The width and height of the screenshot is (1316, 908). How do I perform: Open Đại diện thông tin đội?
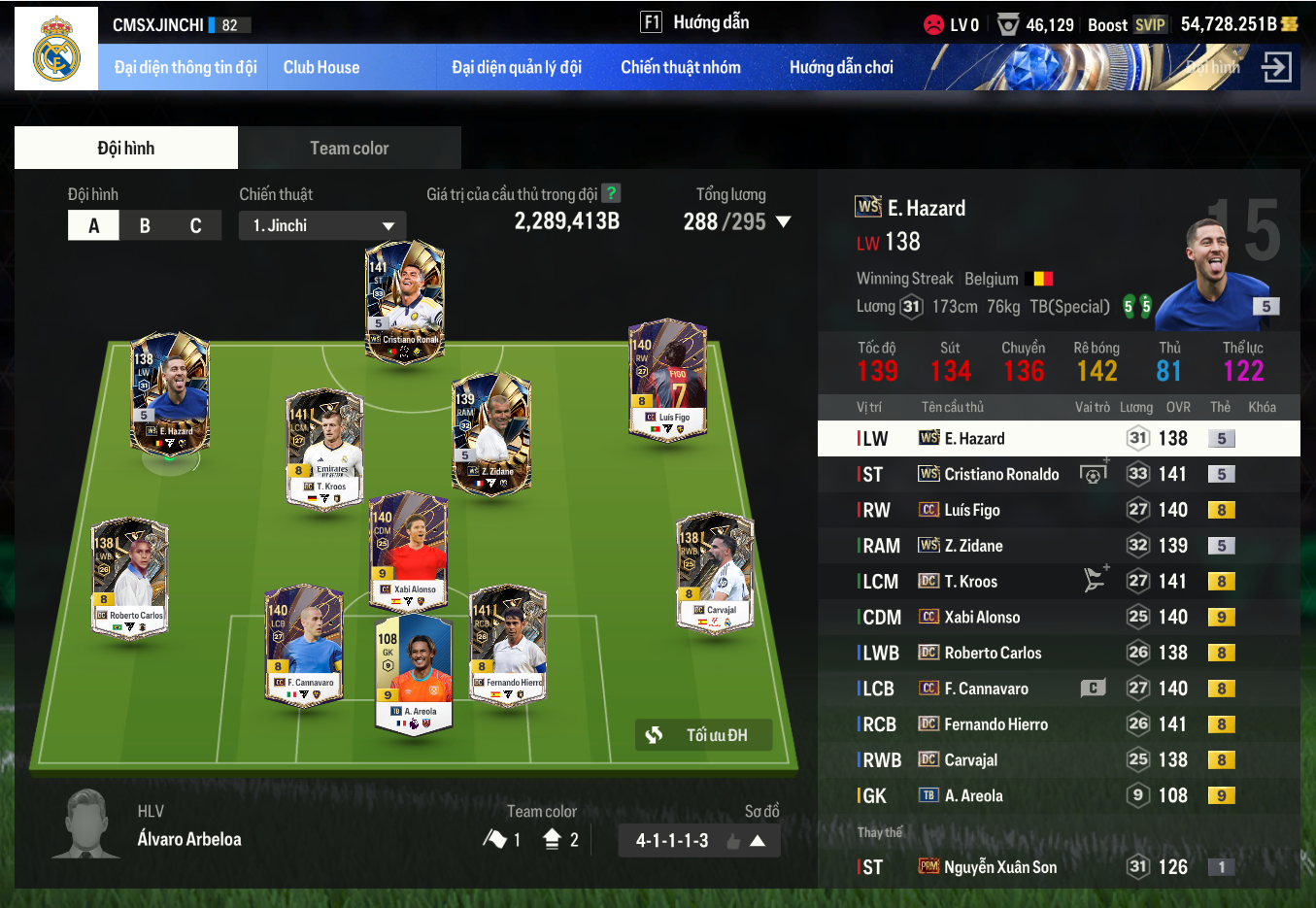186,67
